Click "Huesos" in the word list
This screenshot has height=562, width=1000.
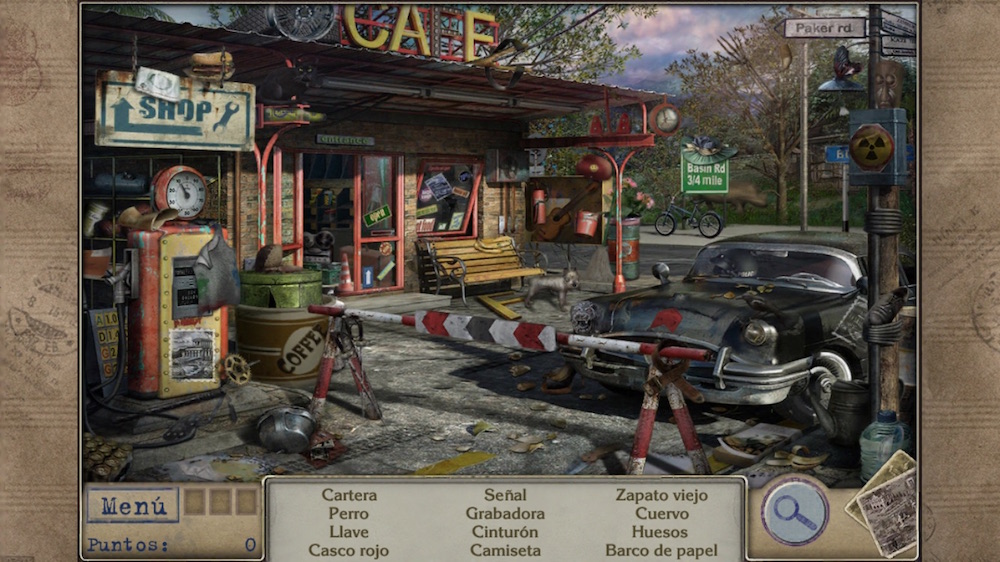(661, 532)
